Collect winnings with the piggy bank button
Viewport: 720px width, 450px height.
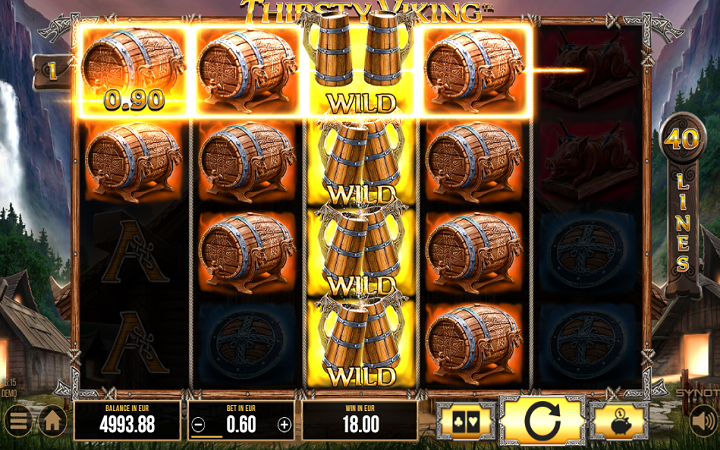(618, 421)
